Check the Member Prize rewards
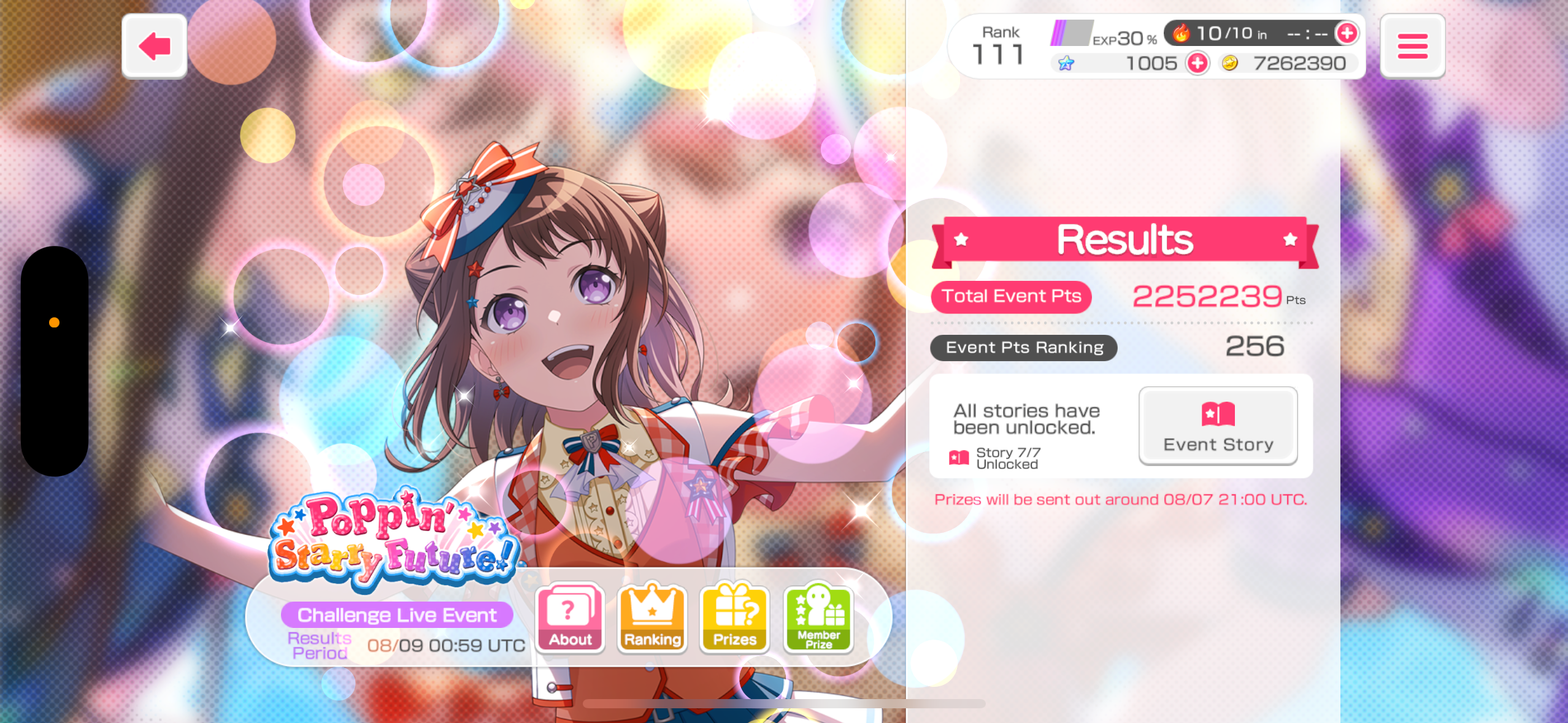This screenshot has height=723, width=1568. (818, 618)
